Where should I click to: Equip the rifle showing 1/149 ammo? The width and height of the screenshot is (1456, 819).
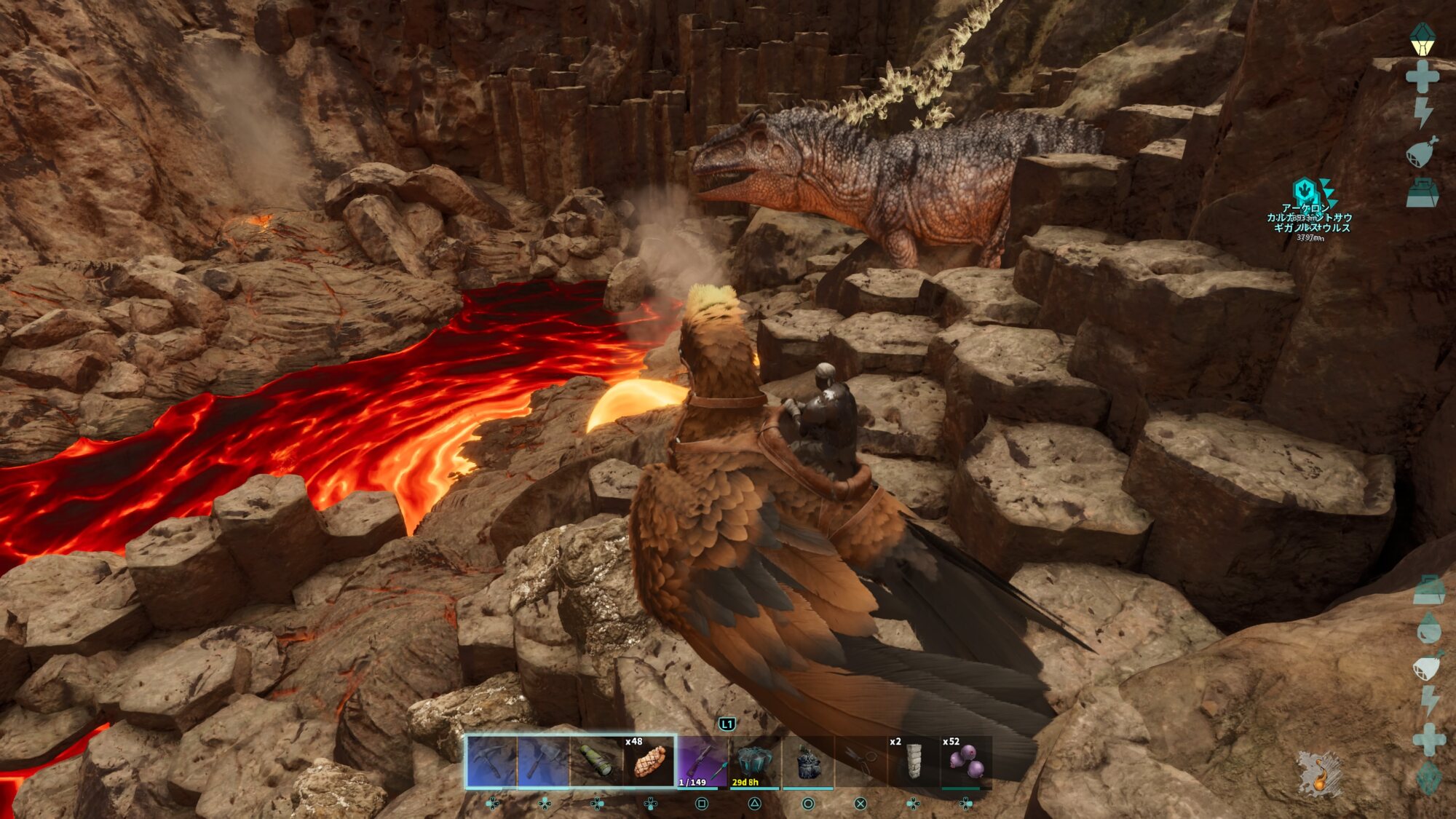(702, 761)
